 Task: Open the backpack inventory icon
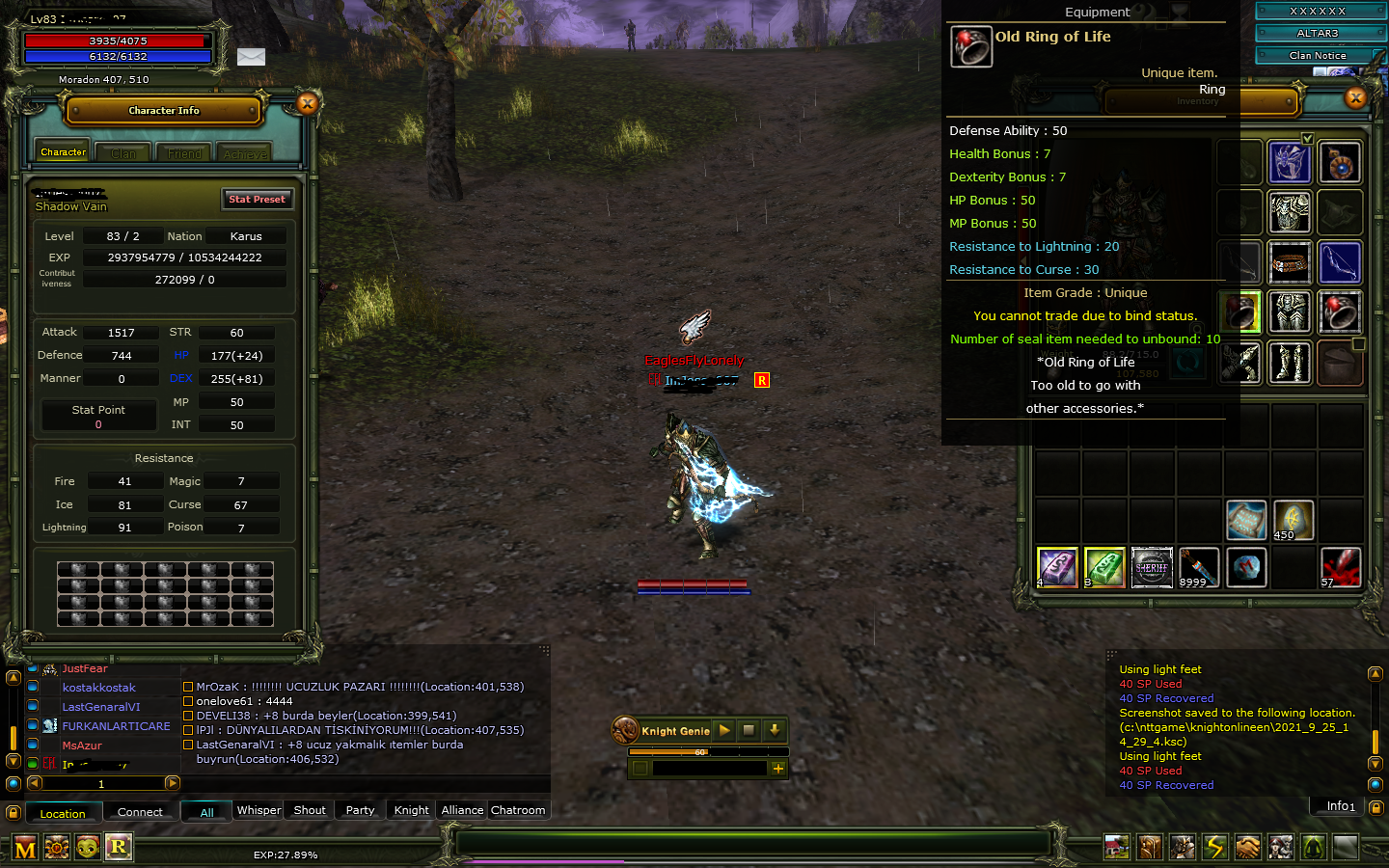click(1149, 847)
